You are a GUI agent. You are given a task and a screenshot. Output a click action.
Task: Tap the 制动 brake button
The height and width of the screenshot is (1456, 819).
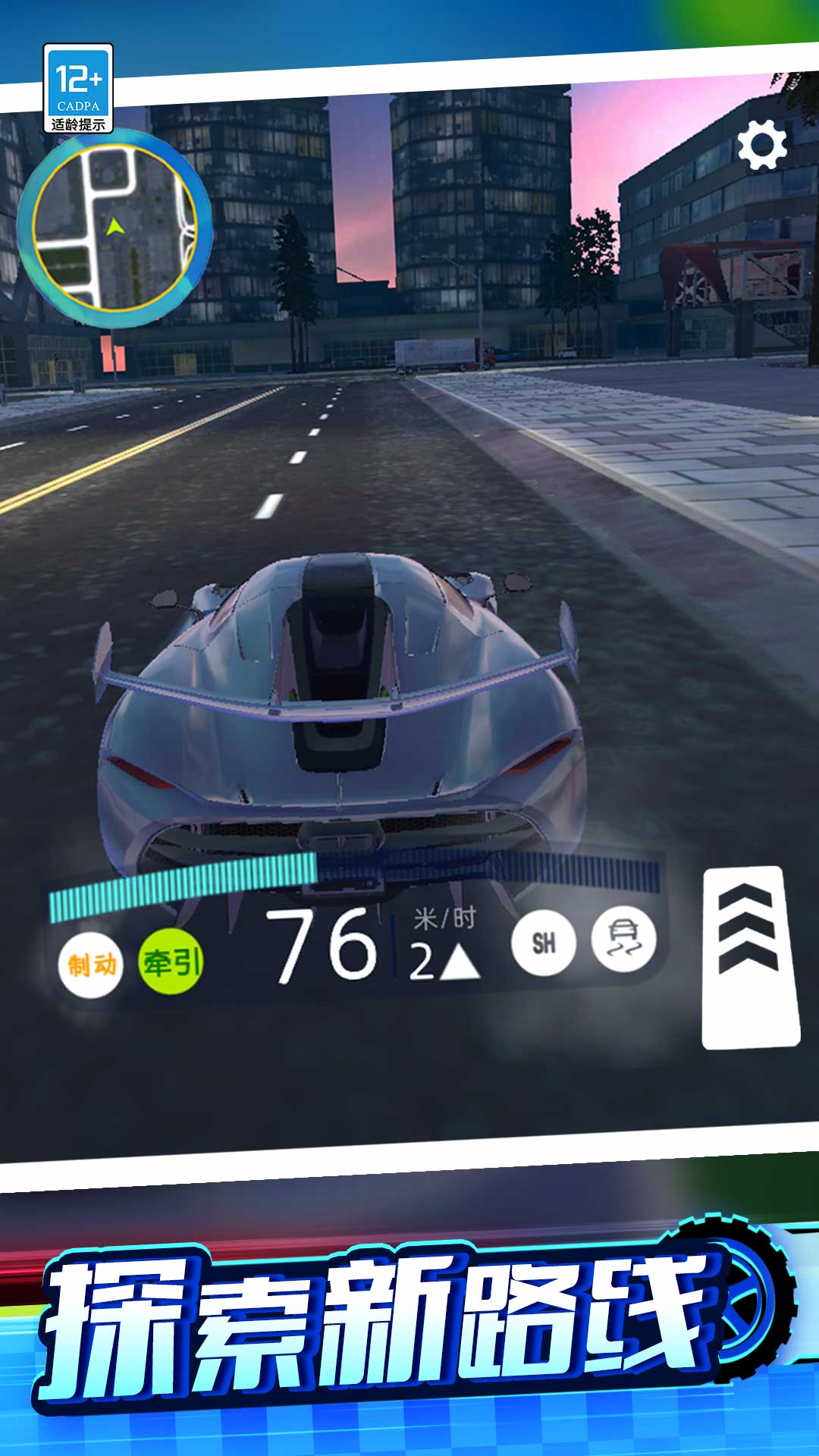pos(91,965)
